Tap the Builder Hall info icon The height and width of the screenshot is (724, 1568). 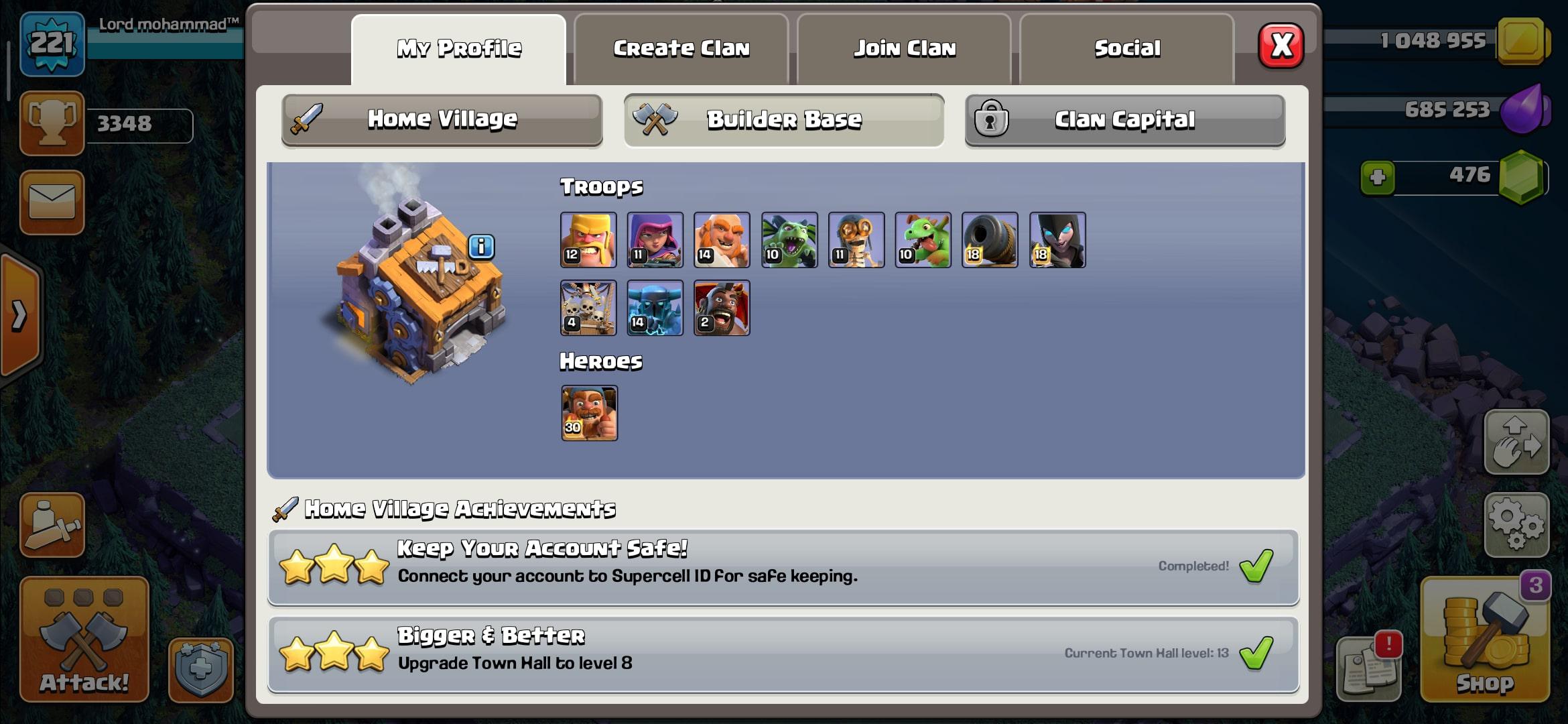(481, 247)
